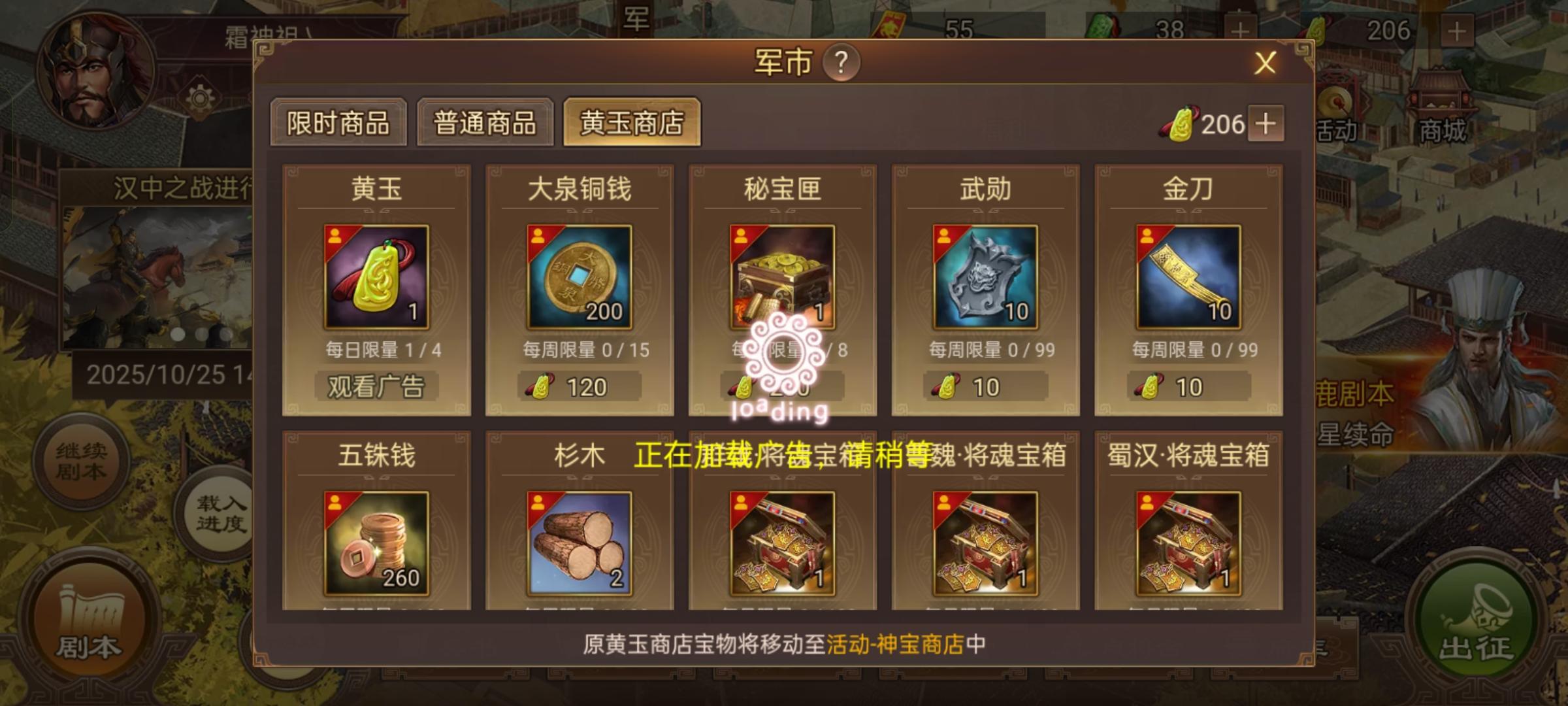Select the 黄玉商店 tab

coord(632,123)
